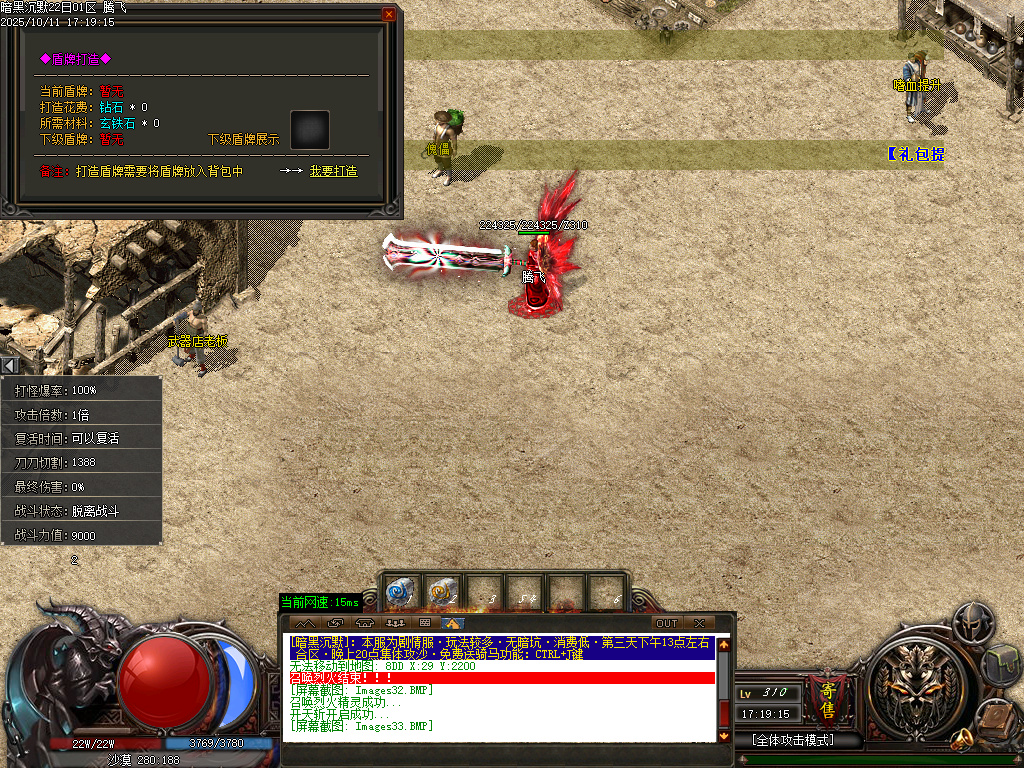Open the keyboard-shaped chat toolbar icon
Image resolution: width=1024 pixels, height=768 pixels.
point(425,623)
